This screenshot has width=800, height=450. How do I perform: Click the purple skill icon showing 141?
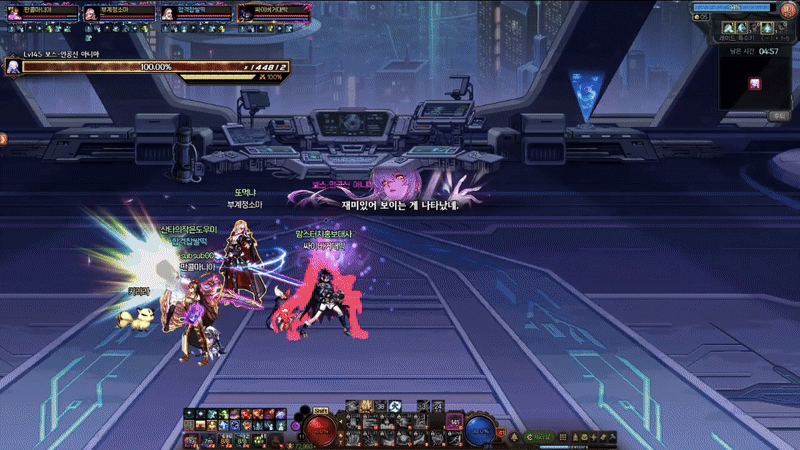coord(453,423)
